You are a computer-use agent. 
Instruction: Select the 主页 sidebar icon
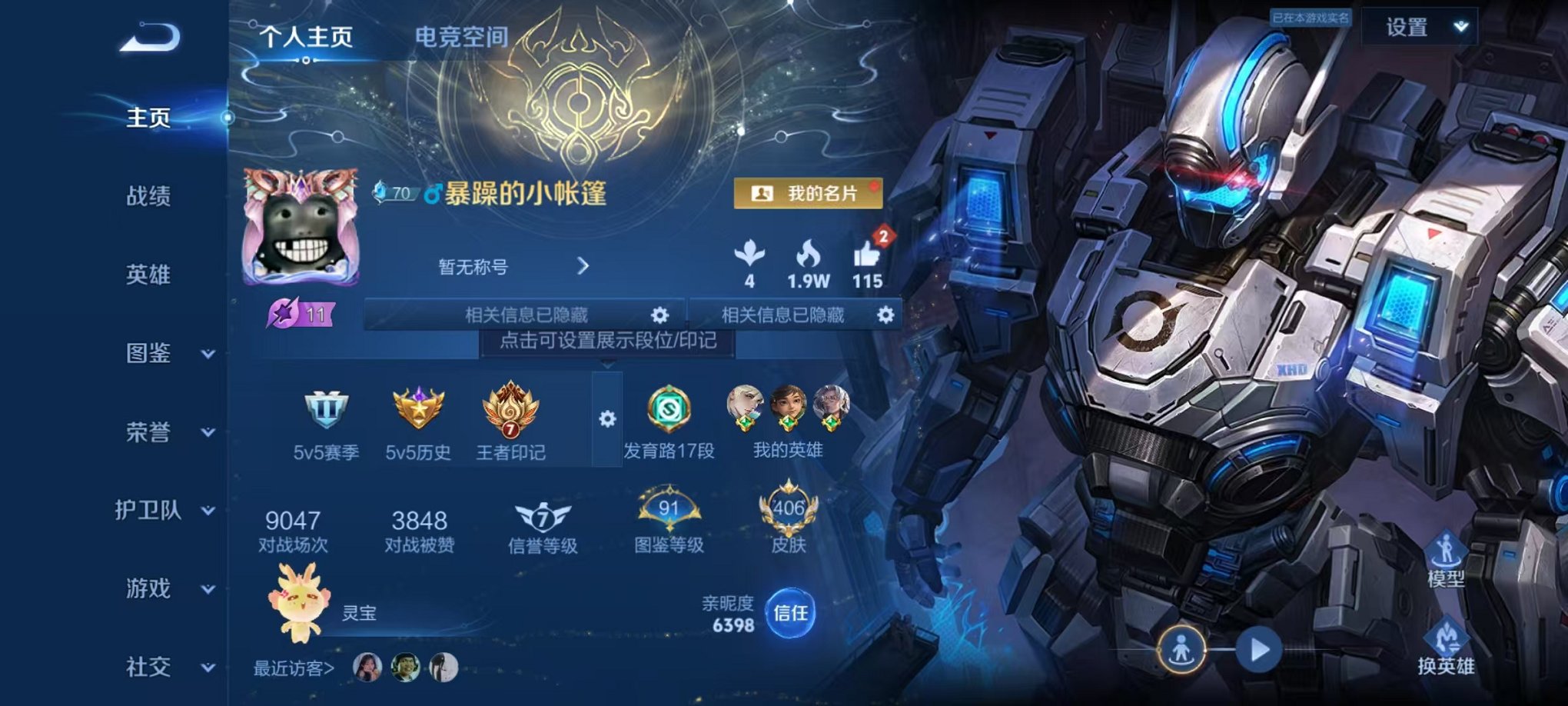click(151, 118)
